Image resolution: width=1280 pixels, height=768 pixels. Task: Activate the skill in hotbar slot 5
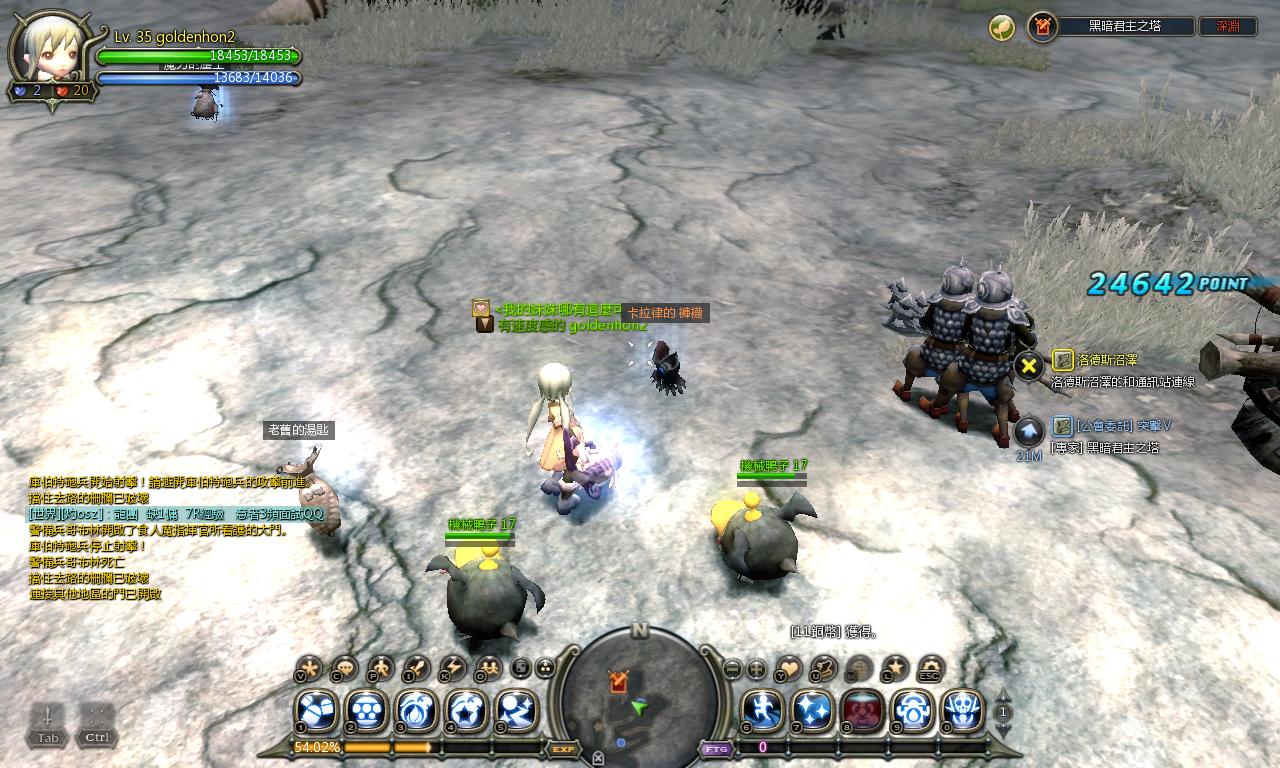click(x=516, y=711)
